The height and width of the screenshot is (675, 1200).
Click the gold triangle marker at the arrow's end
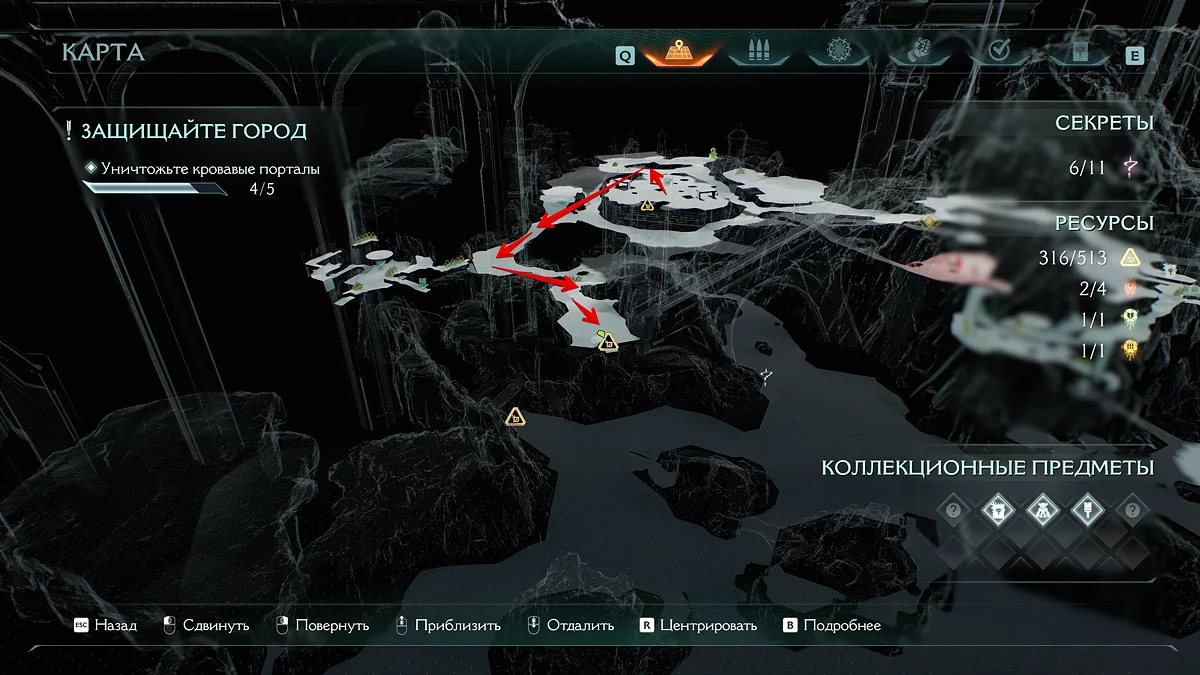607,342
